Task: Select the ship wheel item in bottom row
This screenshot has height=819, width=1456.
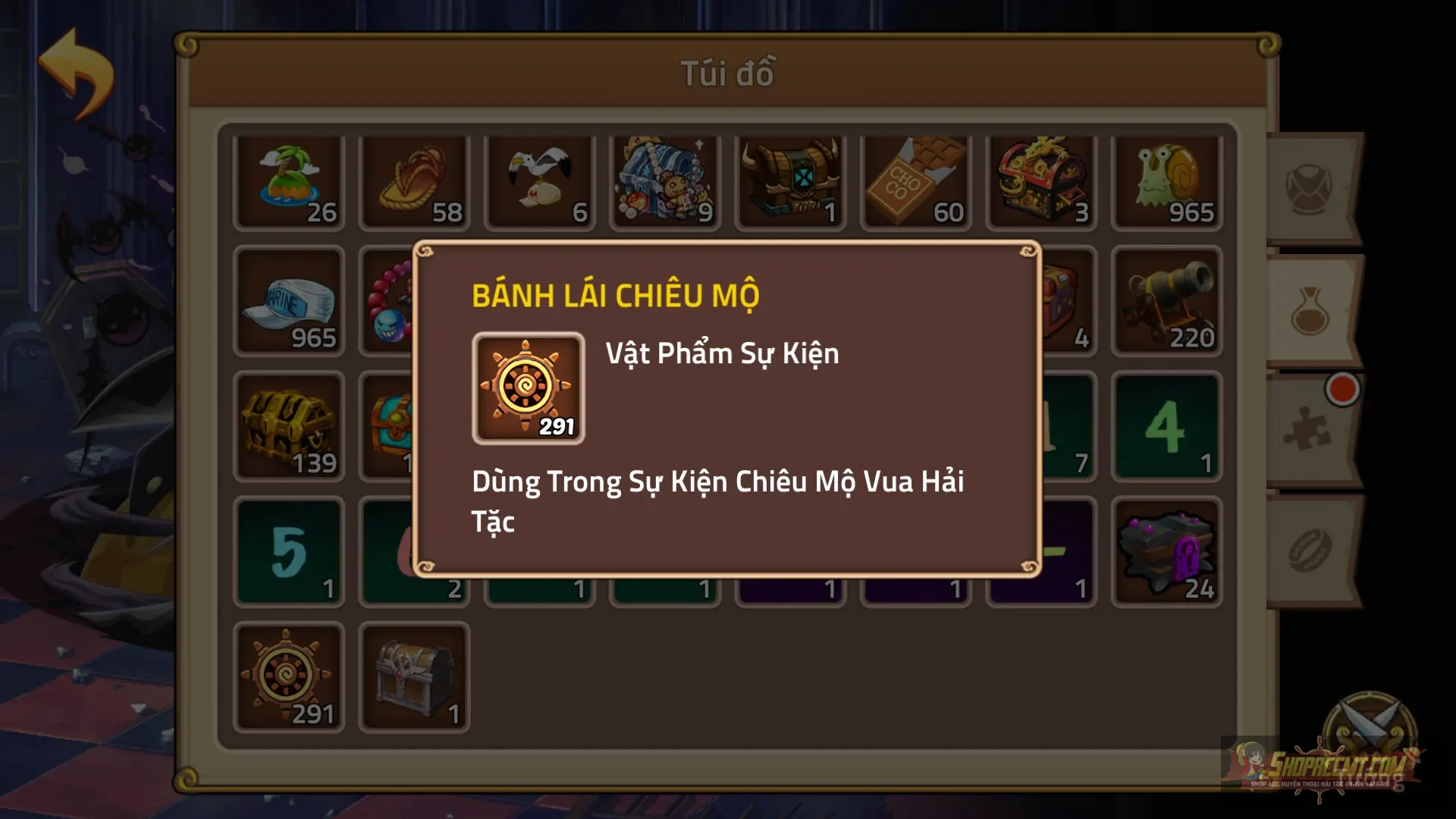Action: click(x=289, y=675)
